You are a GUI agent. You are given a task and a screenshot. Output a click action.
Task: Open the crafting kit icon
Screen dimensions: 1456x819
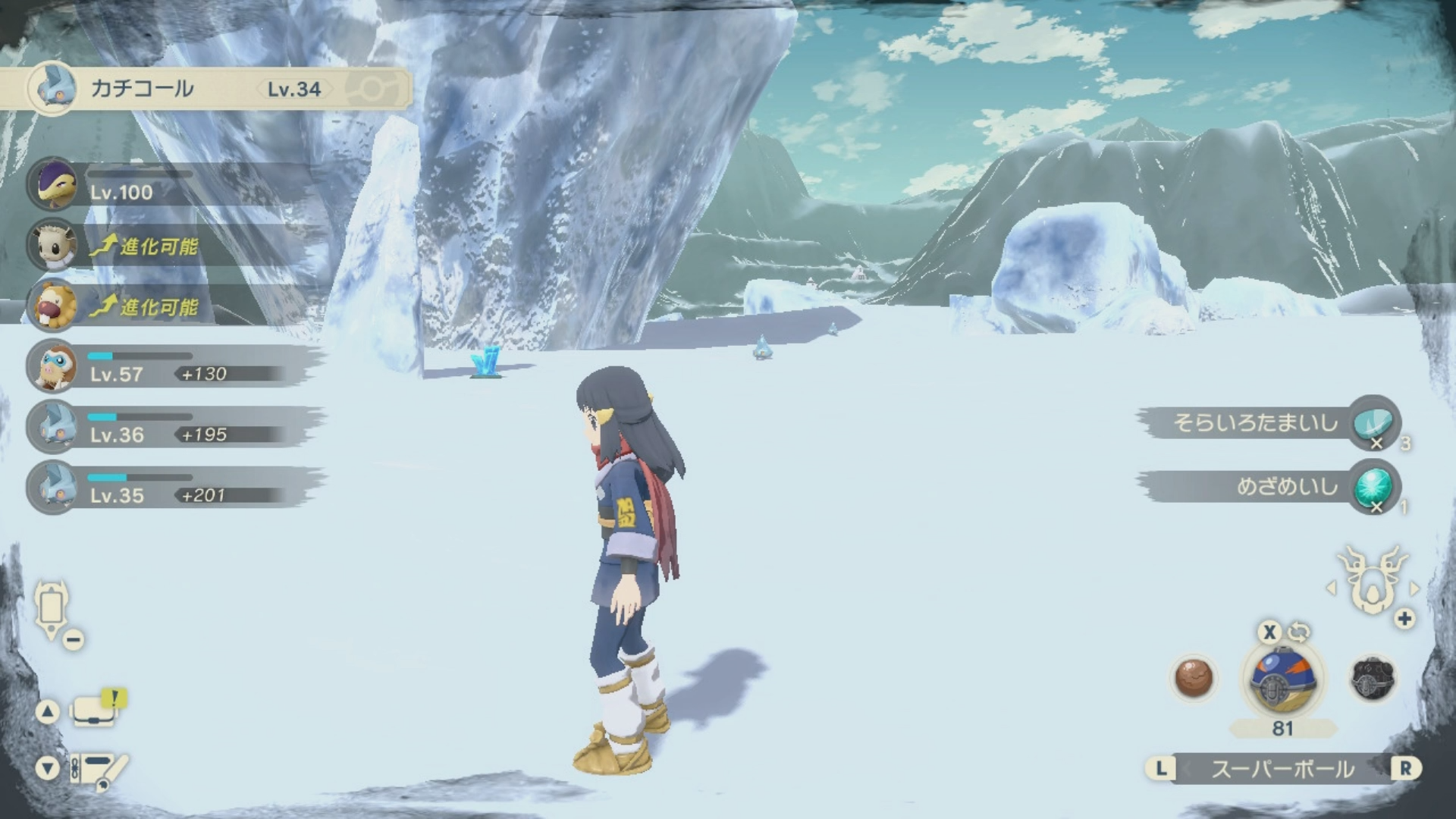click(99, 769)
